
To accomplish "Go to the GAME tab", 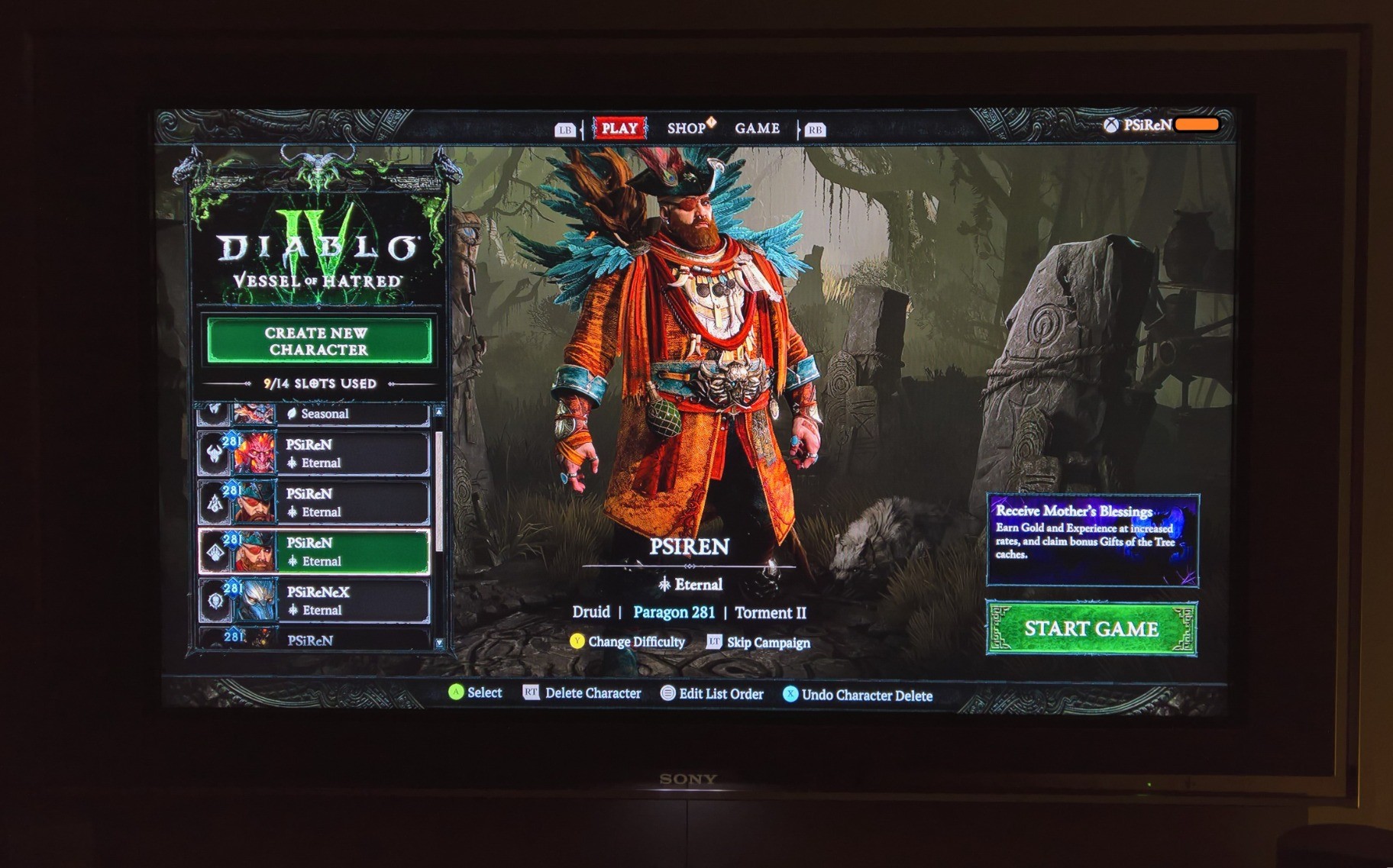I will click(757, 128).
